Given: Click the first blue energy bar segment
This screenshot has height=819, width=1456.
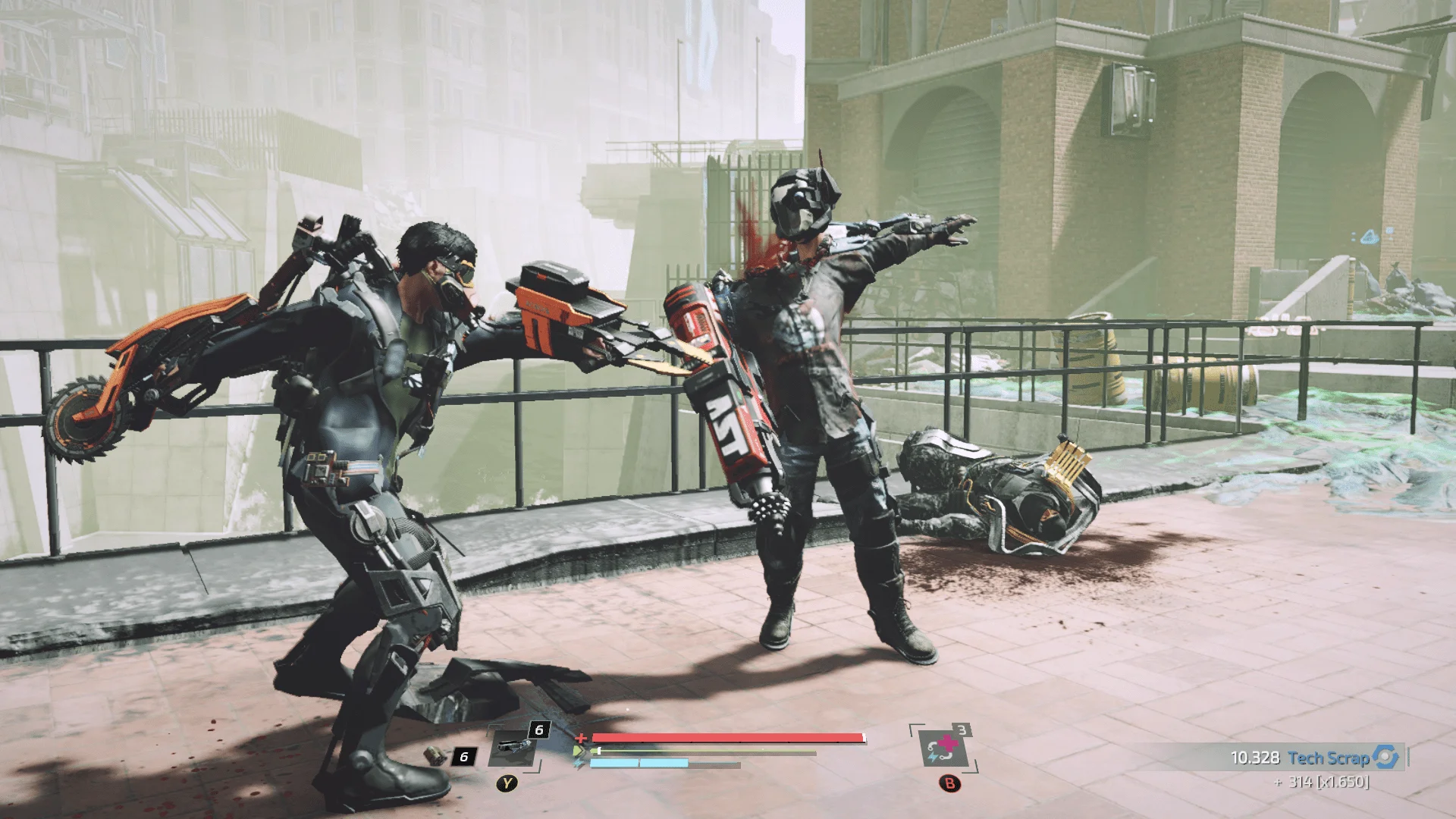Looking at the screenshot, I should [x=613, y=764].
